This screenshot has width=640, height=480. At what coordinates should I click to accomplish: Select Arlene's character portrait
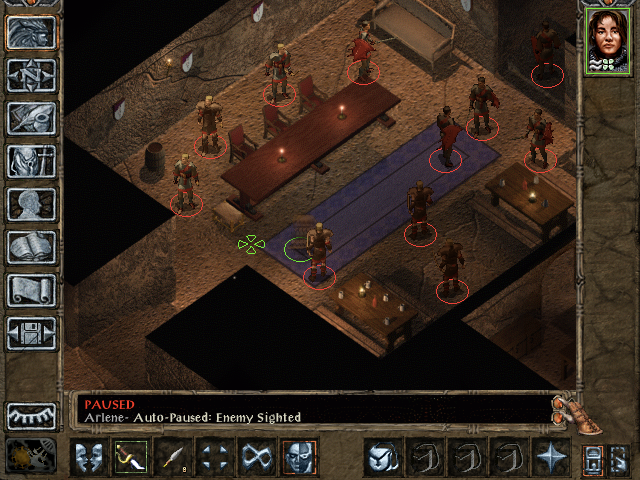click(608, 41)
